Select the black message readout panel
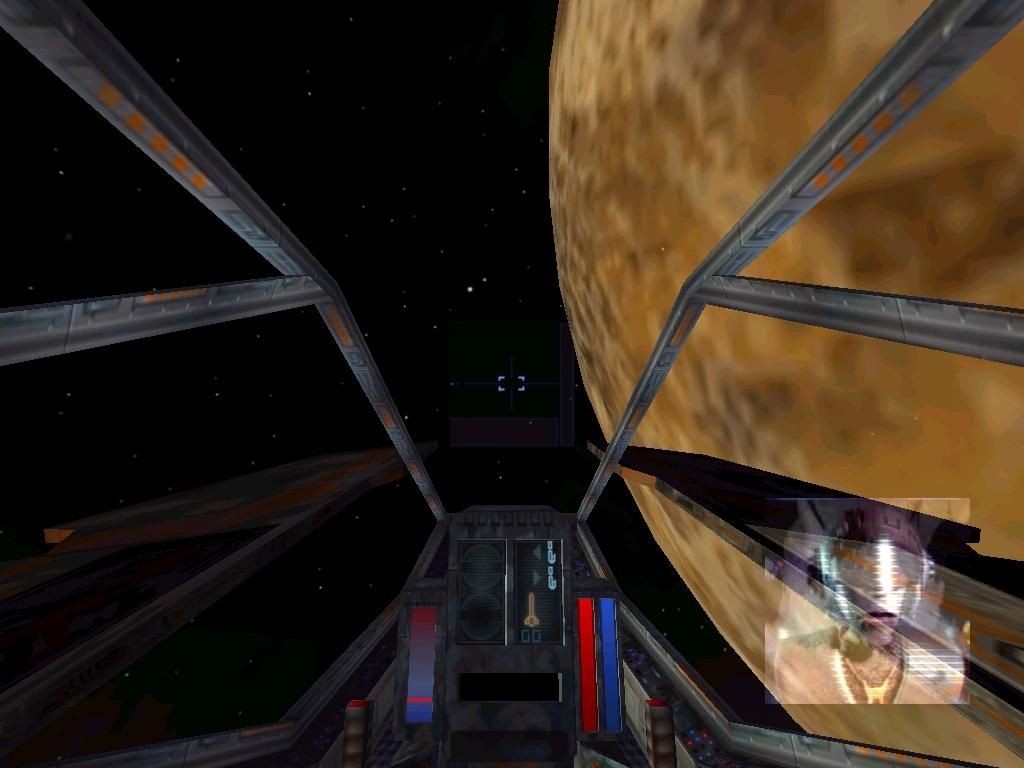This screenshot has width=1024, height=768. (509, 686)
